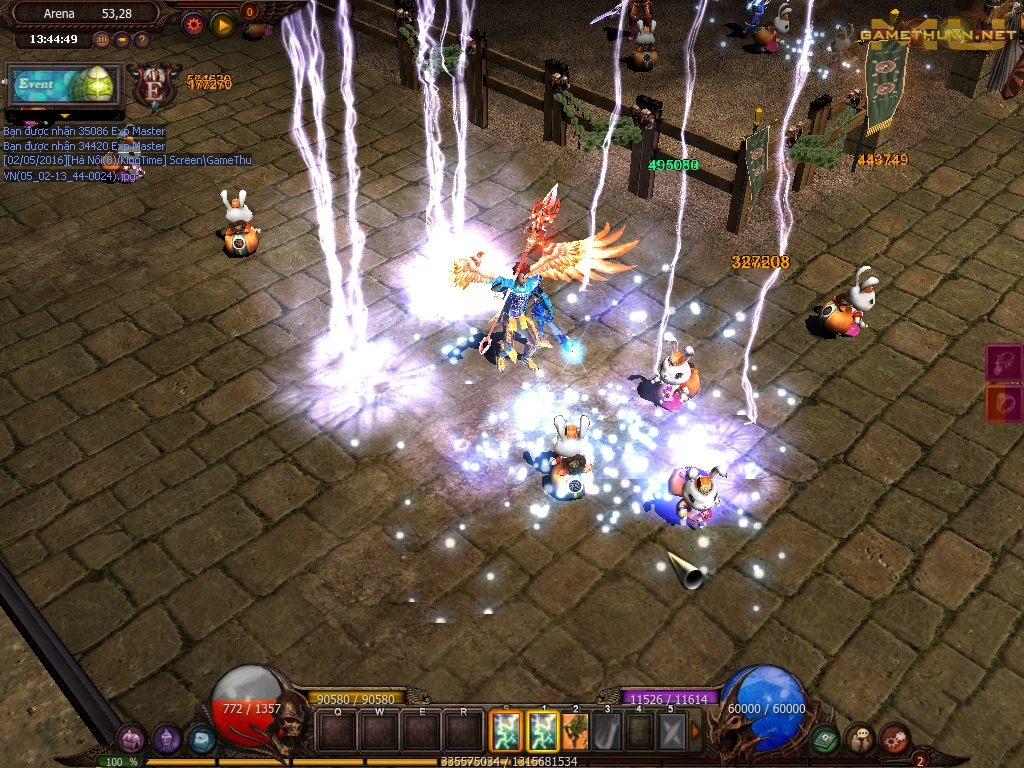Expand skill bar with orange arrow
1024x768 pixels.
tap(696, 731)
